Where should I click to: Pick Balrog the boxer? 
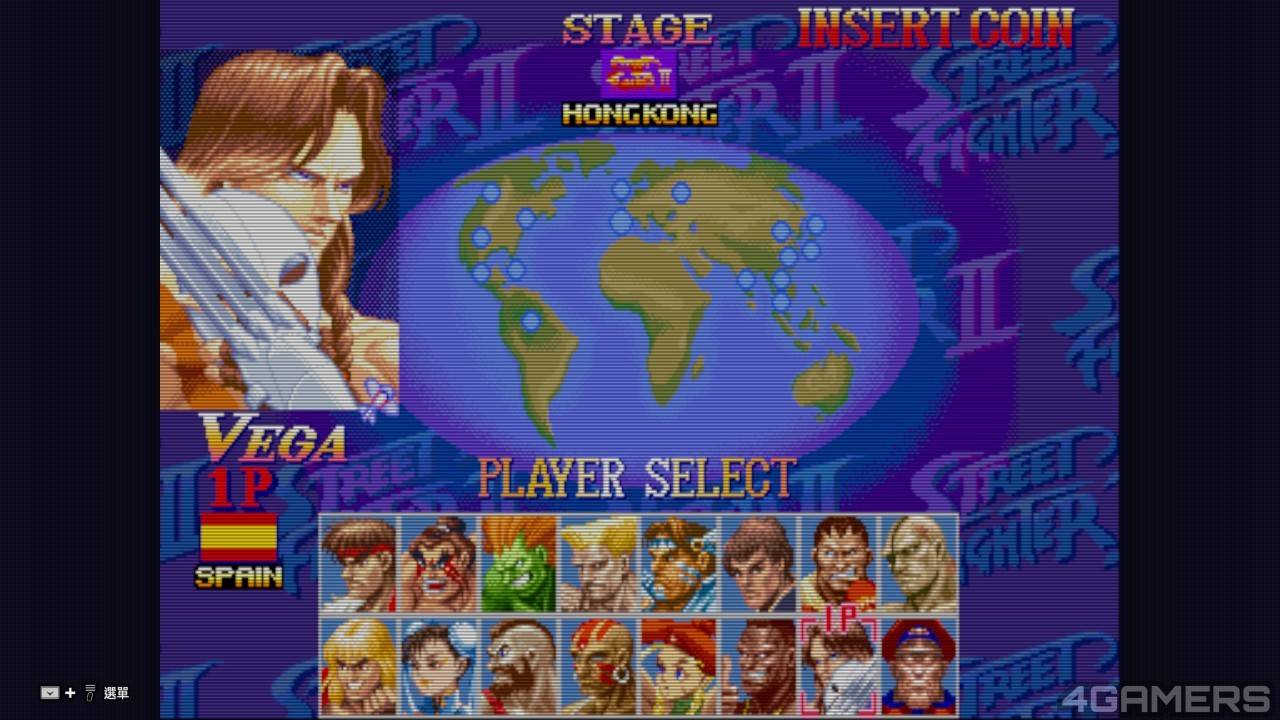tap(839, 563)
